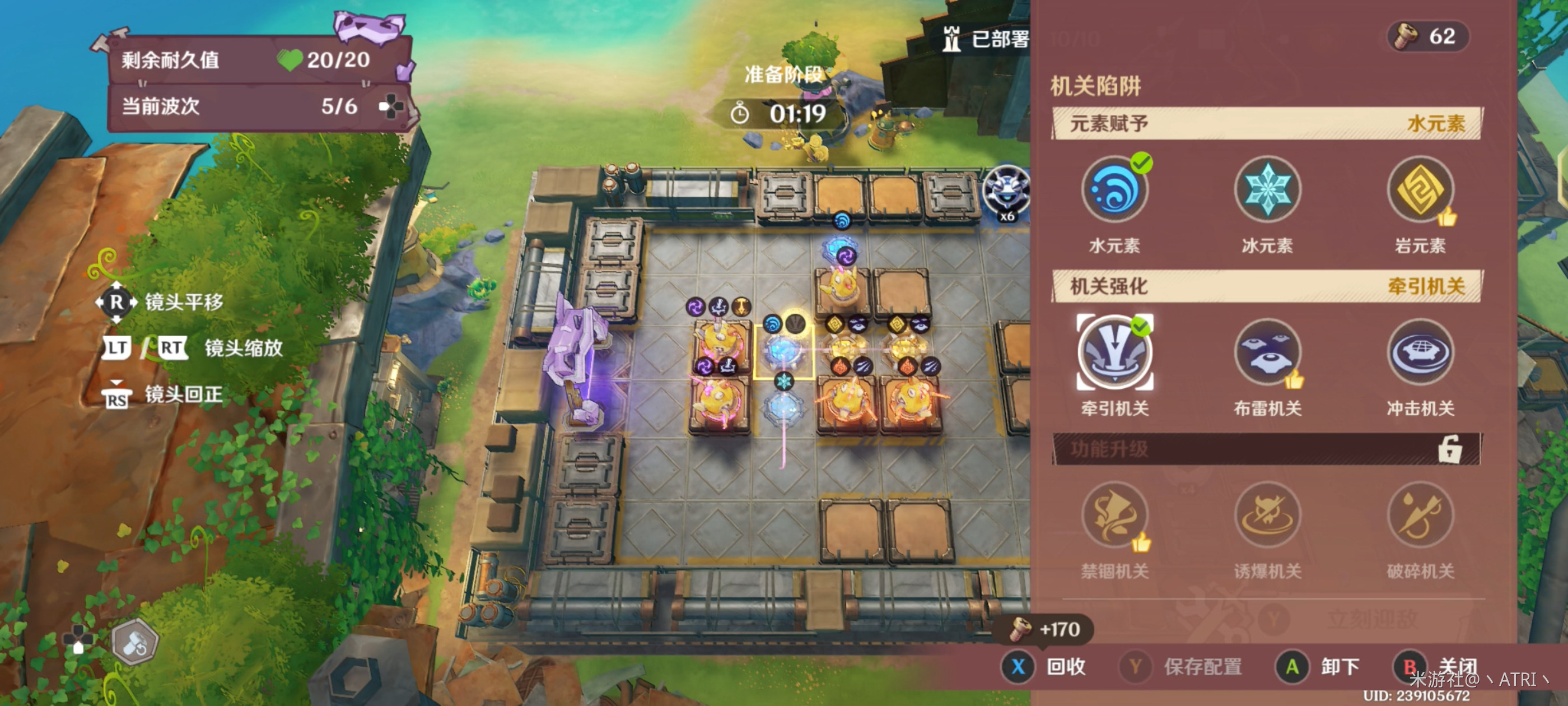Choose the 布雷机关 mine-laying upgrade
This screenshot has height=706, width=1568.
tap(1267, 352)
